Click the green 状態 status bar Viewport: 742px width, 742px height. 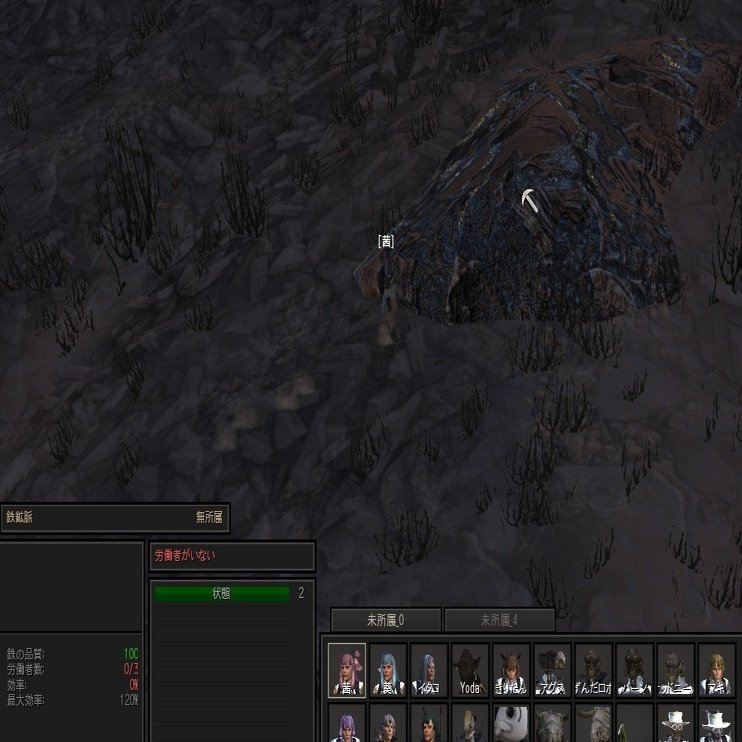(222, 594)
